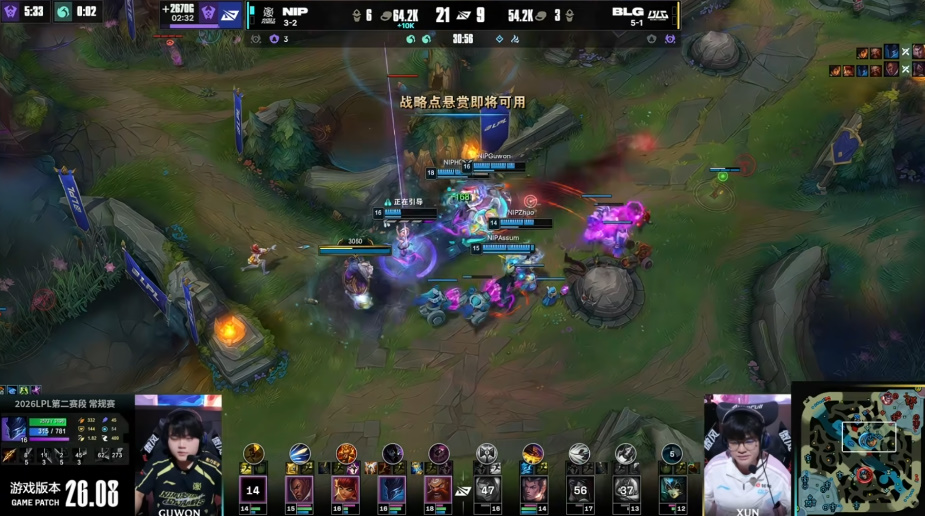Pick the red-haired champion portrait in the bottom bar

(x=346, y=489)
